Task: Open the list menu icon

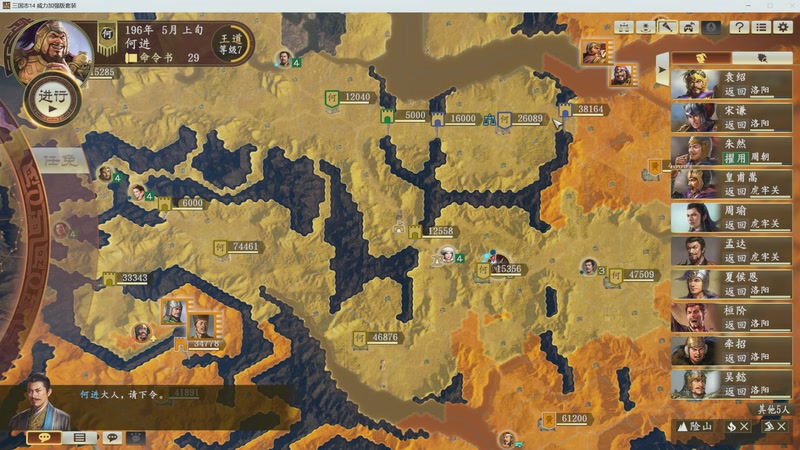Action: tap(761, 27)
